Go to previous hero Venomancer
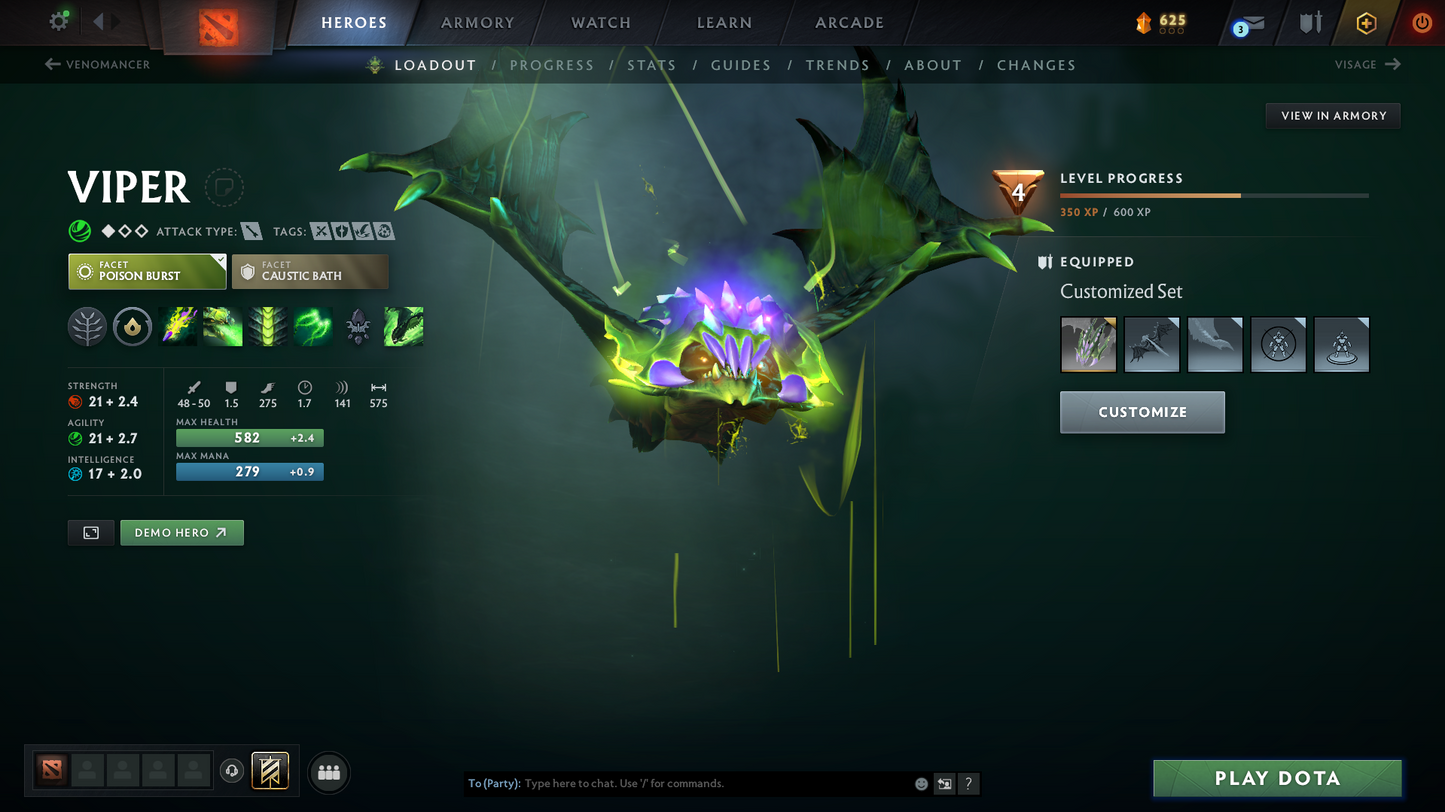Screen dimensions: 1445x812 pos(98,65)
